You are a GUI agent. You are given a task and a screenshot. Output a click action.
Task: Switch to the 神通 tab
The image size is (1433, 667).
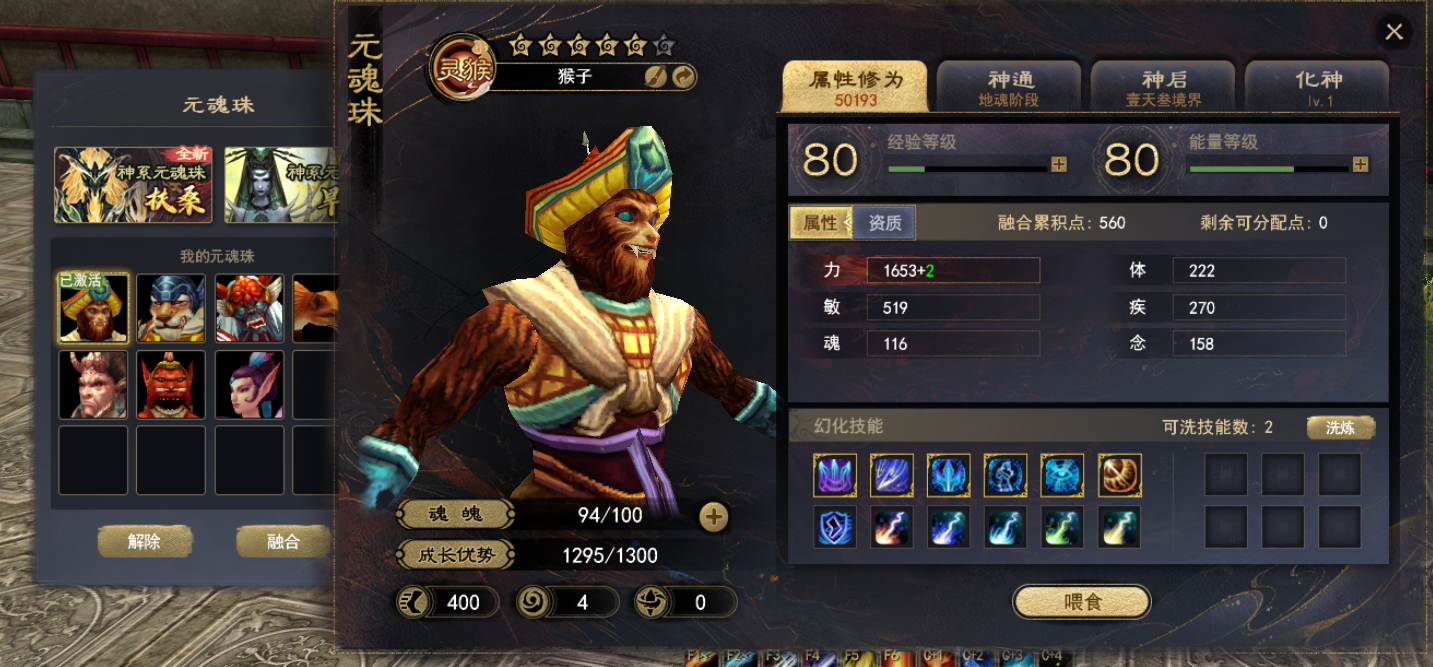[x=1009, y=87]
